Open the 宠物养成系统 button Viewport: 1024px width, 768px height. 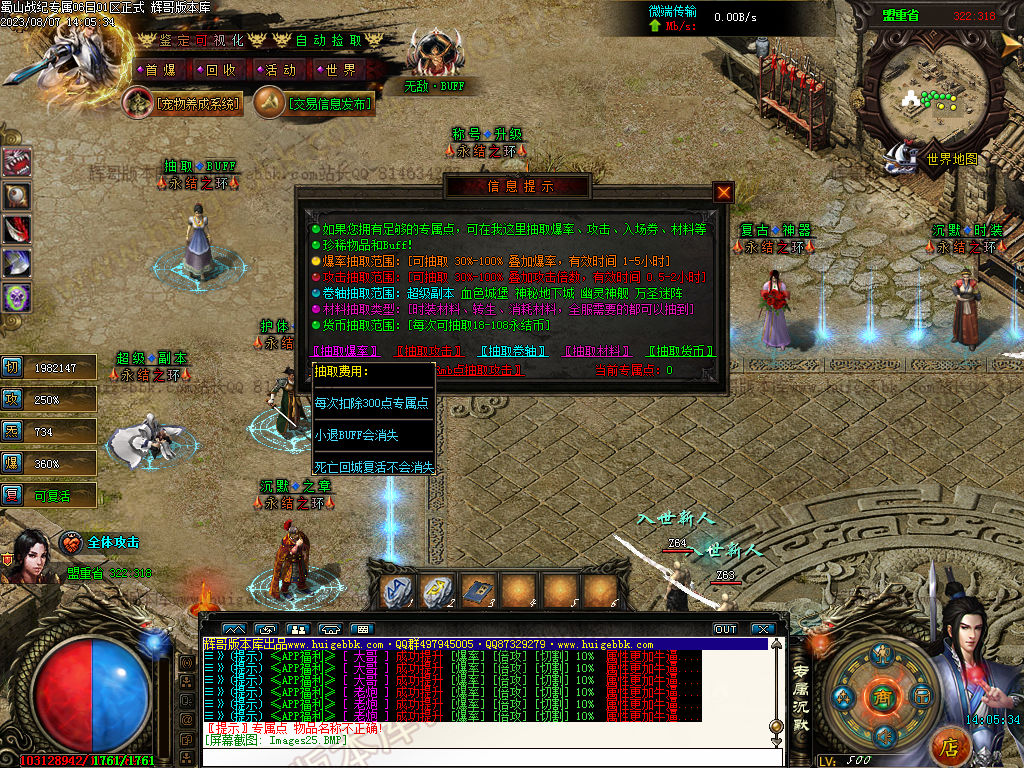[x=184, y=103]
